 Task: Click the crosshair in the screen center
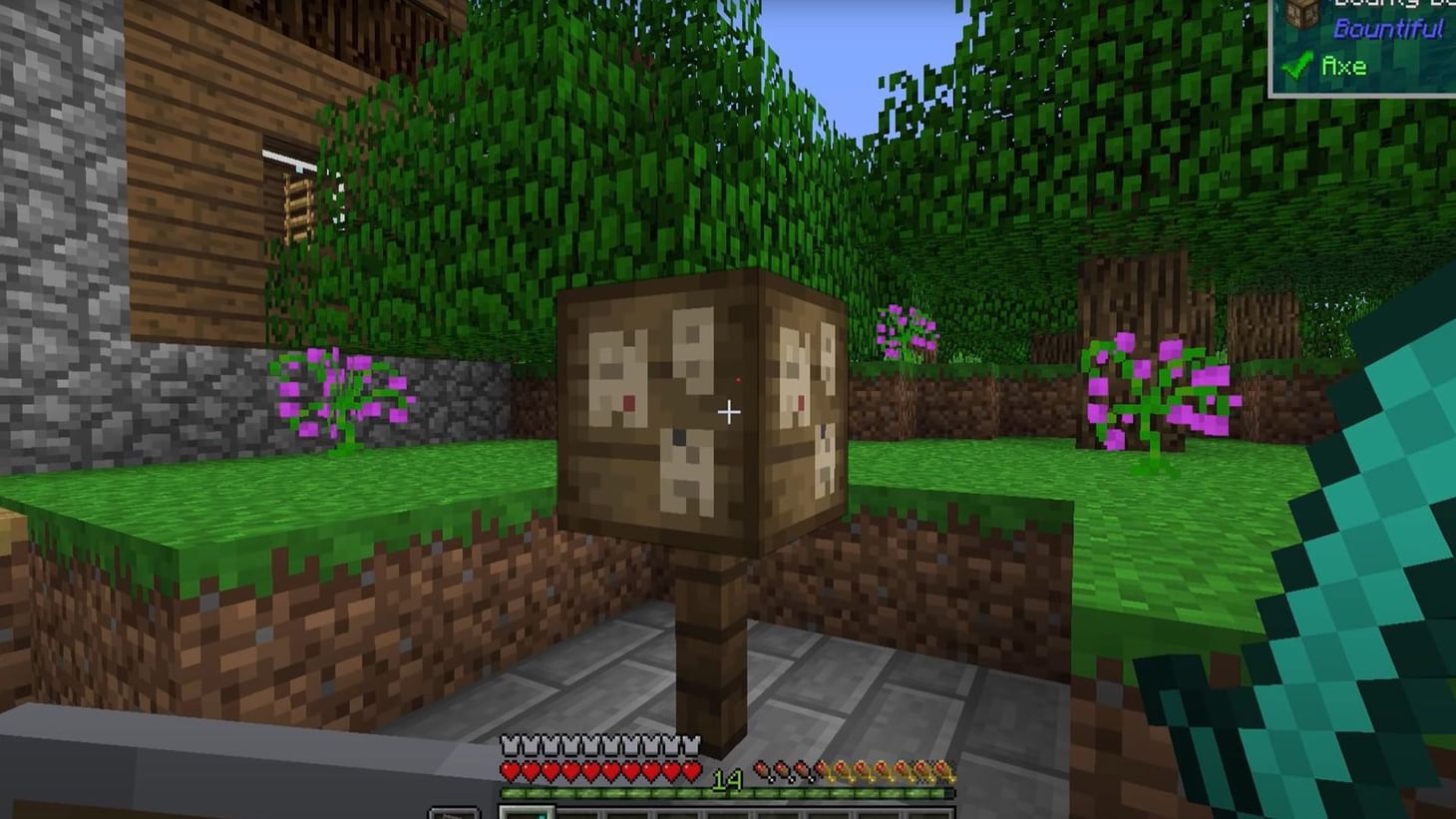tap(731, 411)
